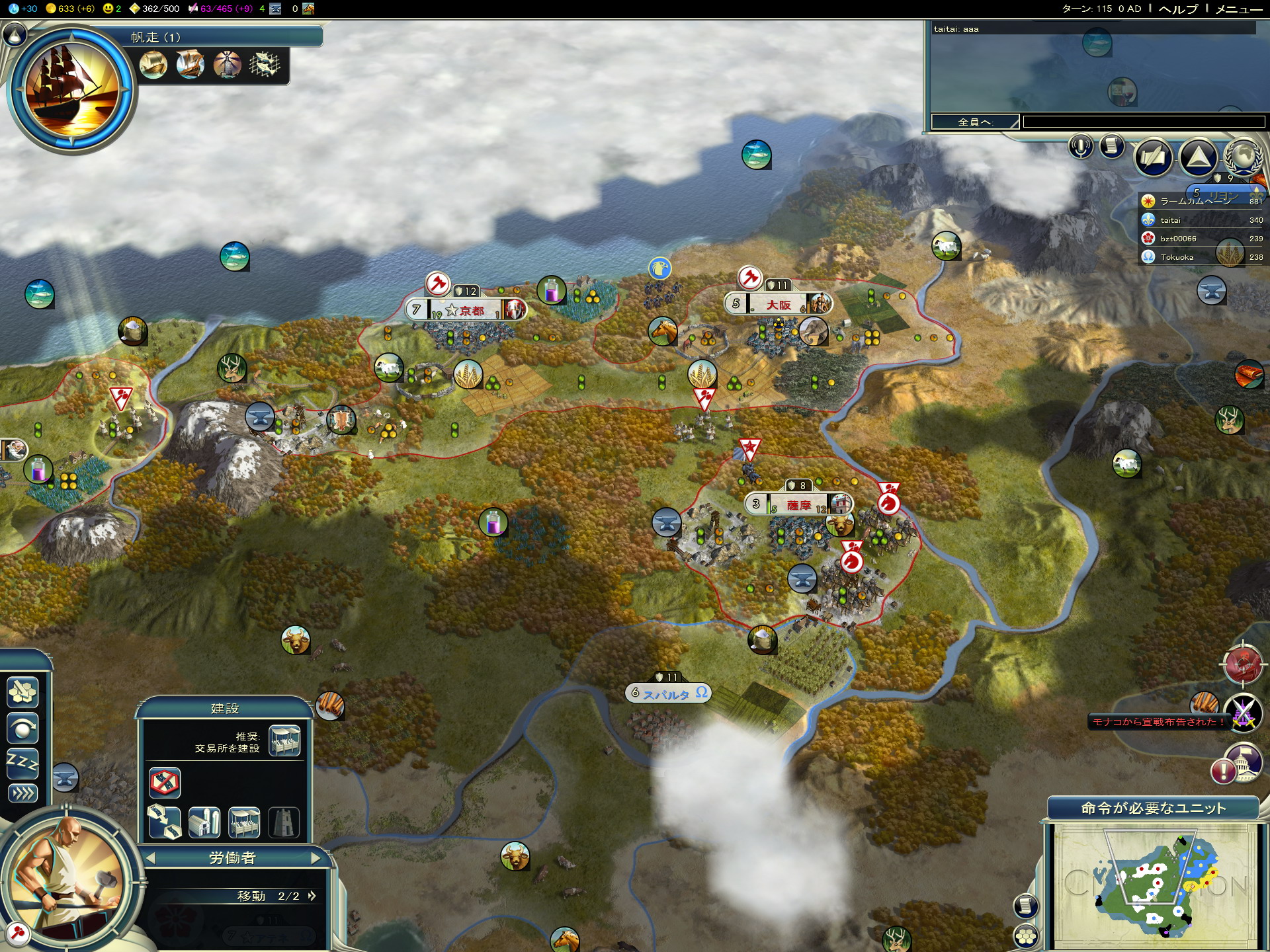Cycle to the previous unit arrow
This screenshot has height=952, width=1270.
[x=151, y=858]
